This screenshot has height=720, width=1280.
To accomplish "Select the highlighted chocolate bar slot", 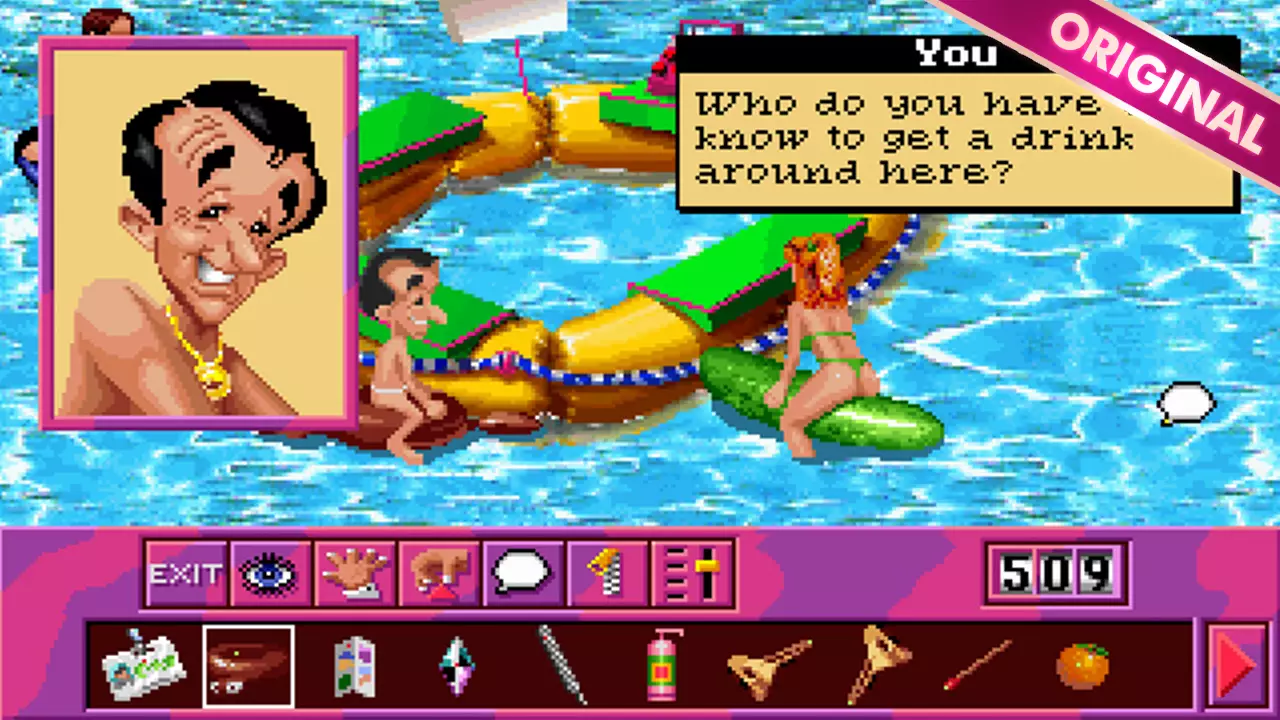I will click(248, 665).
